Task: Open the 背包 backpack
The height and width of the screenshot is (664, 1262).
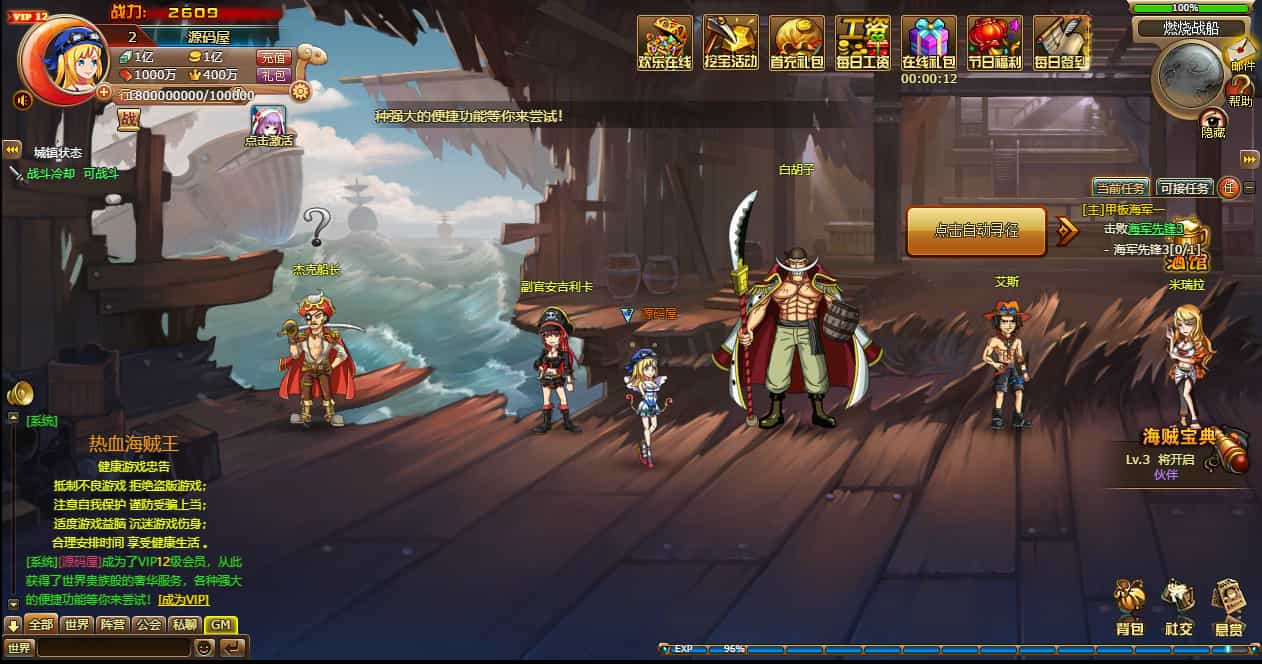Action: [1130, 606]
